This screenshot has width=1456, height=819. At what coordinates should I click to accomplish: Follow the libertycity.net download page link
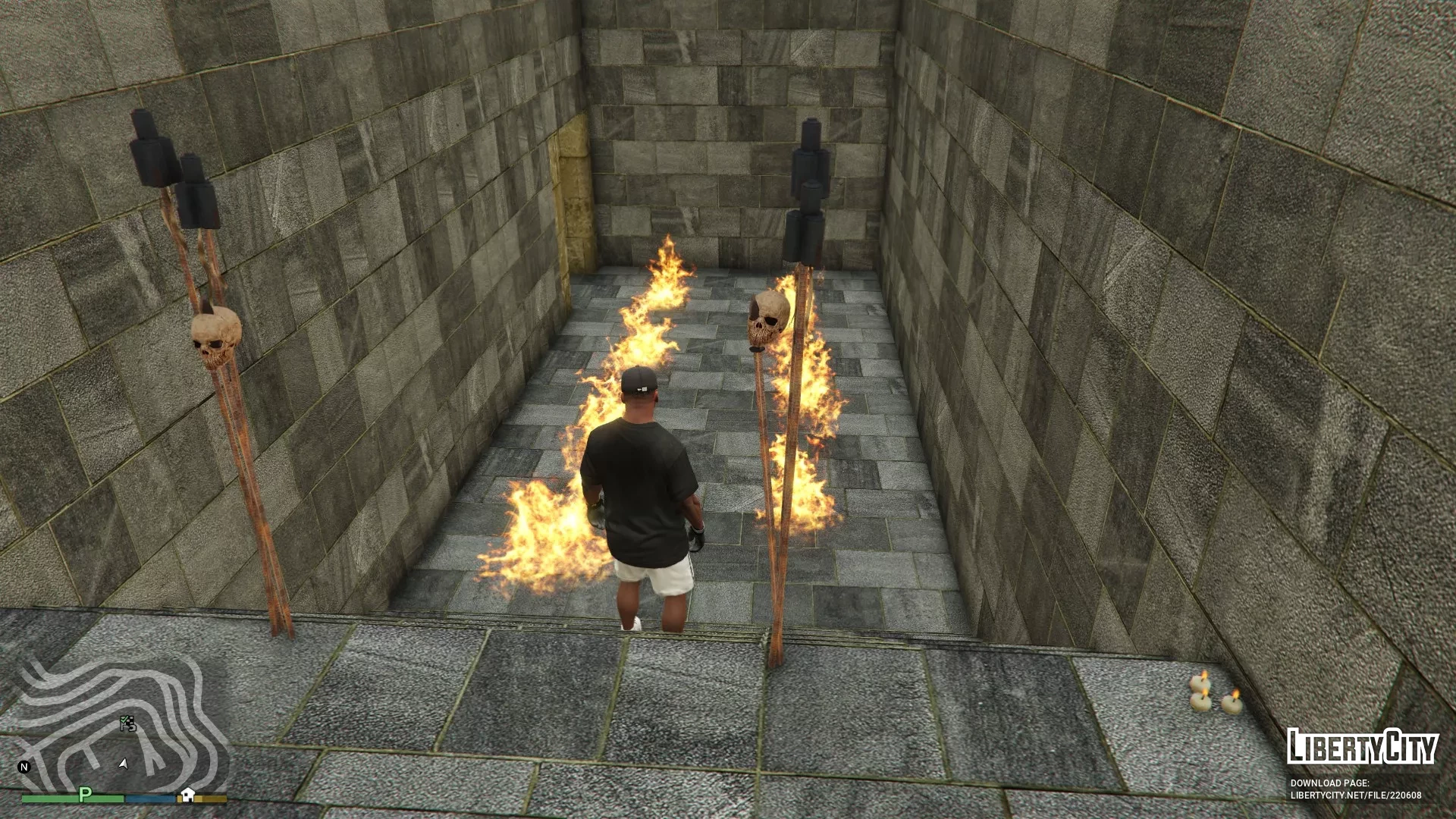click(x=1356, y=795)
